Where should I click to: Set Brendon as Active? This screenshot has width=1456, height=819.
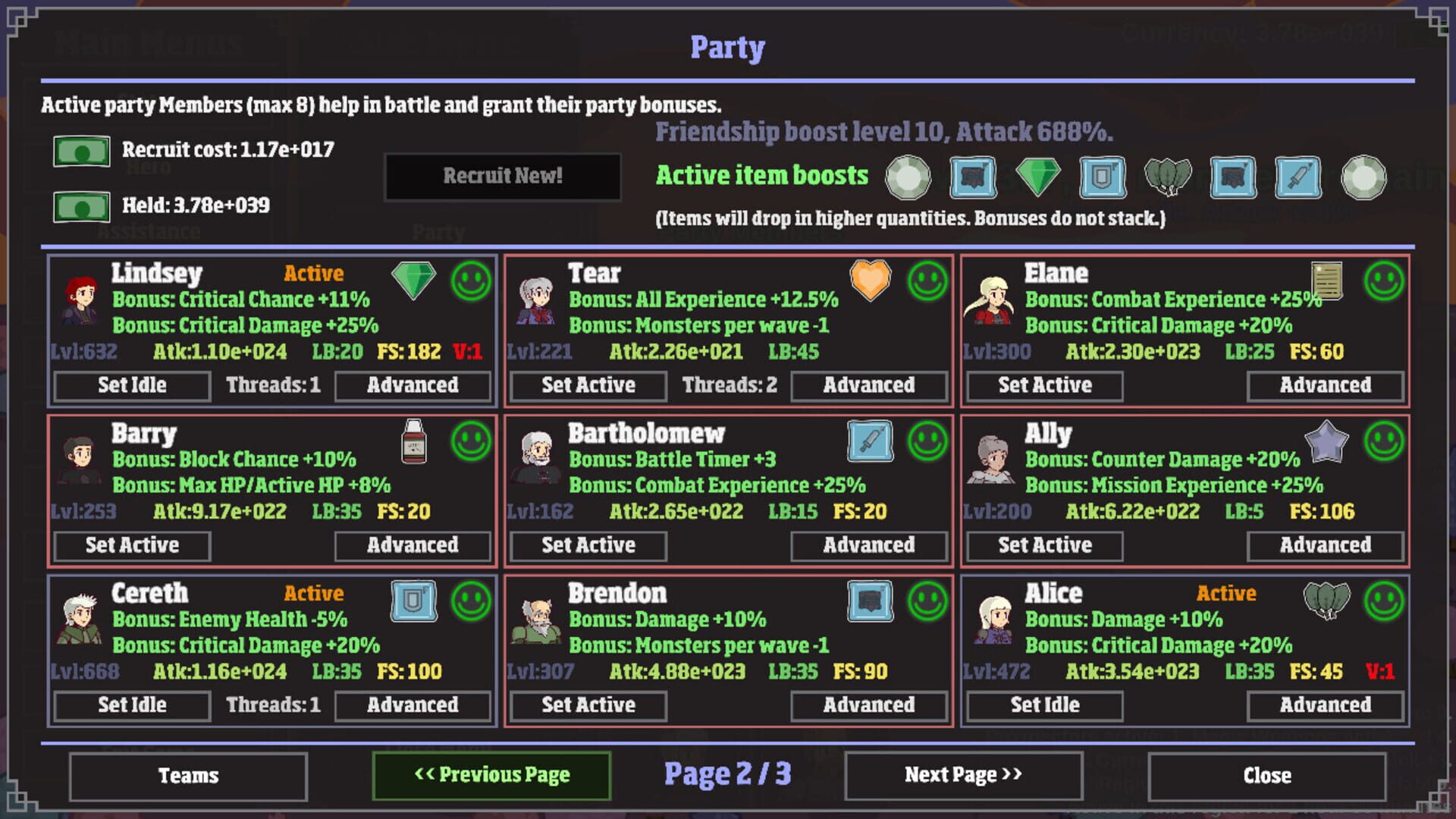(x=587, y=705)
